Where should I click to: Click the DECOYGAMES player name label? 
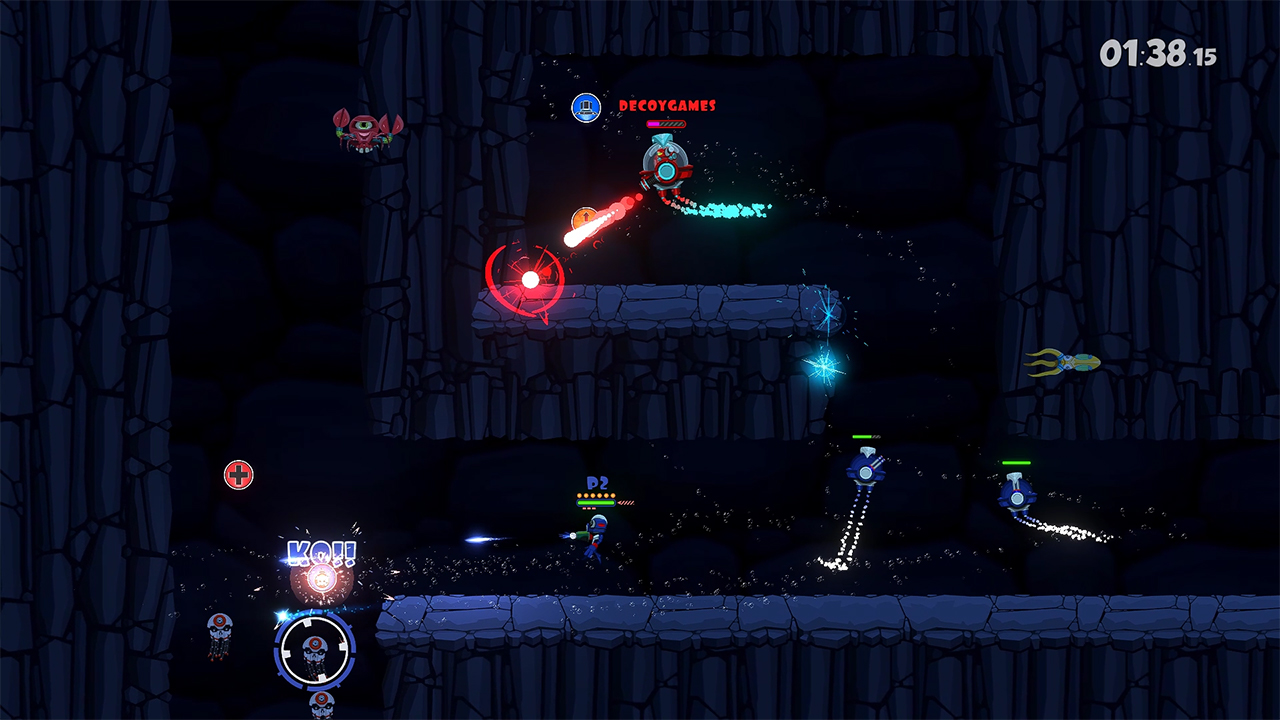coord(666,105)
